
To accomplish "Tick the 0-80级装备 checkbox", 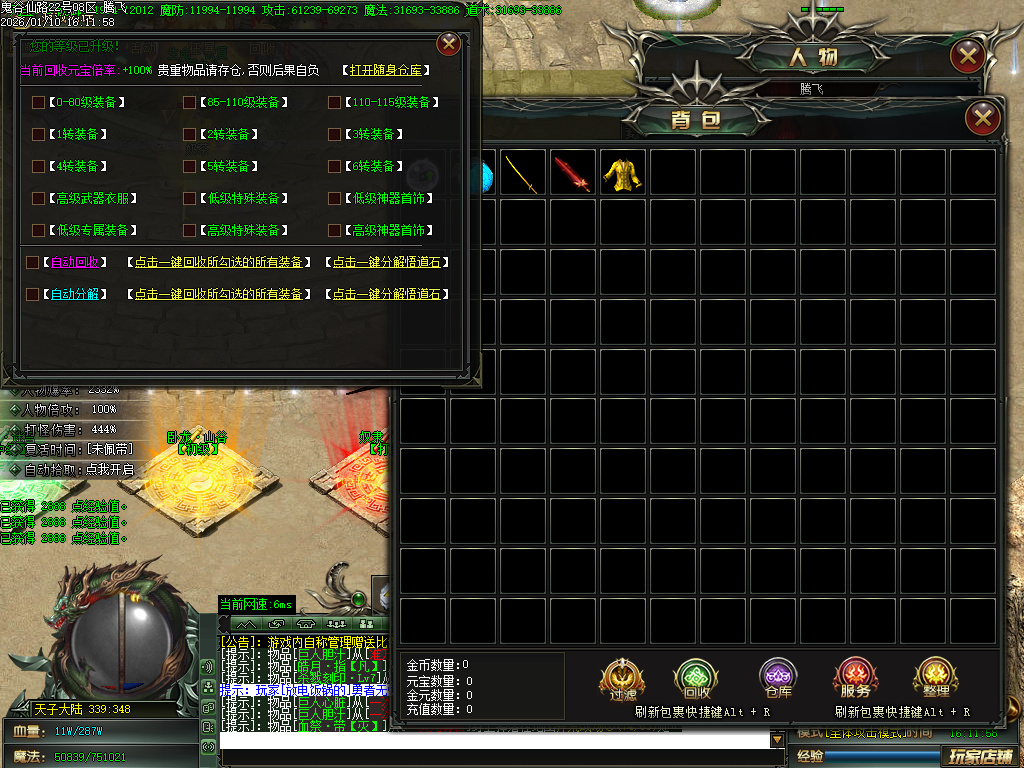I will 39,102.
